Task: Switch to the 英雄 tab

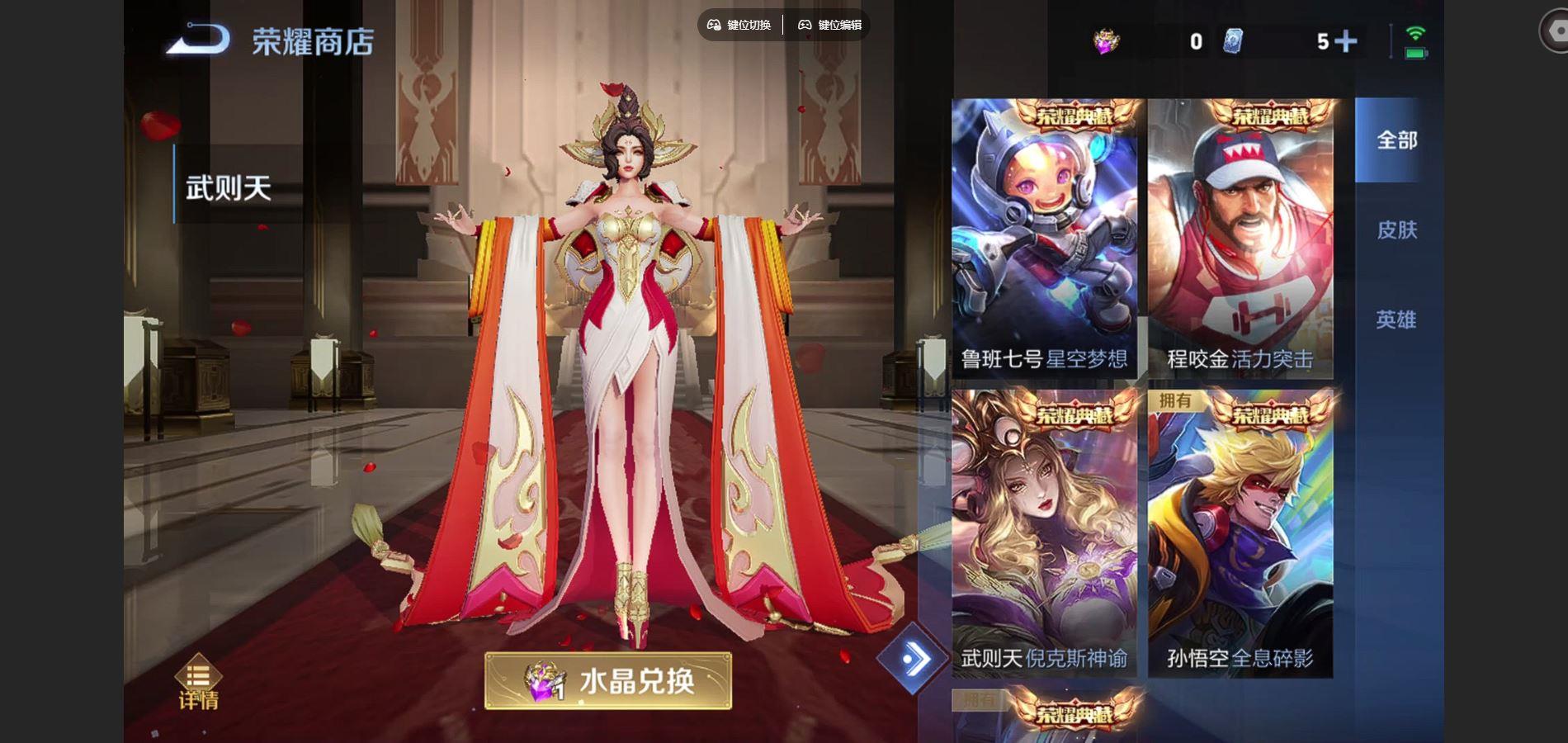Action: [1398, 318]
